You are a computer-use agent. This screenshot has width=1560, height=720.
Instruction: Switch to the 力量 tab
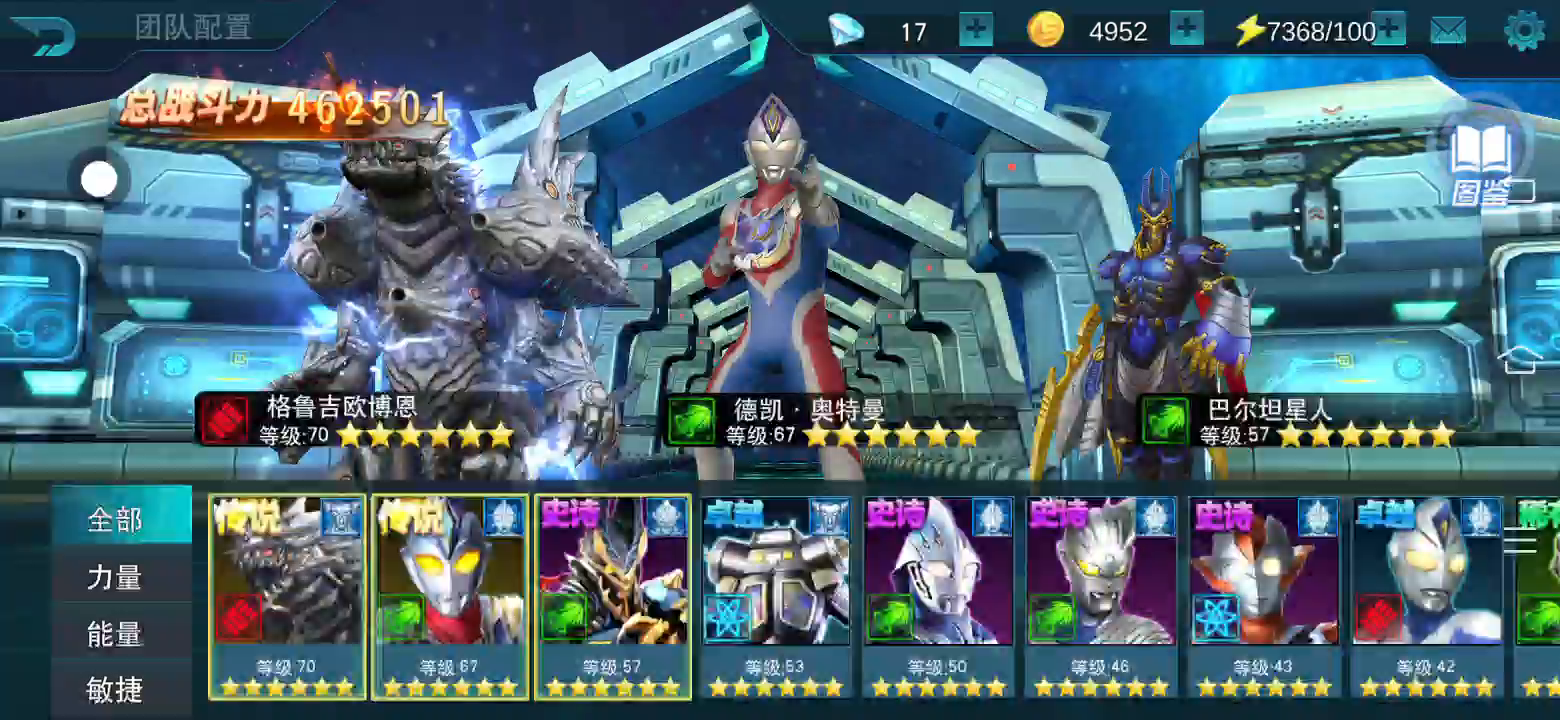(x=116, y=577)
